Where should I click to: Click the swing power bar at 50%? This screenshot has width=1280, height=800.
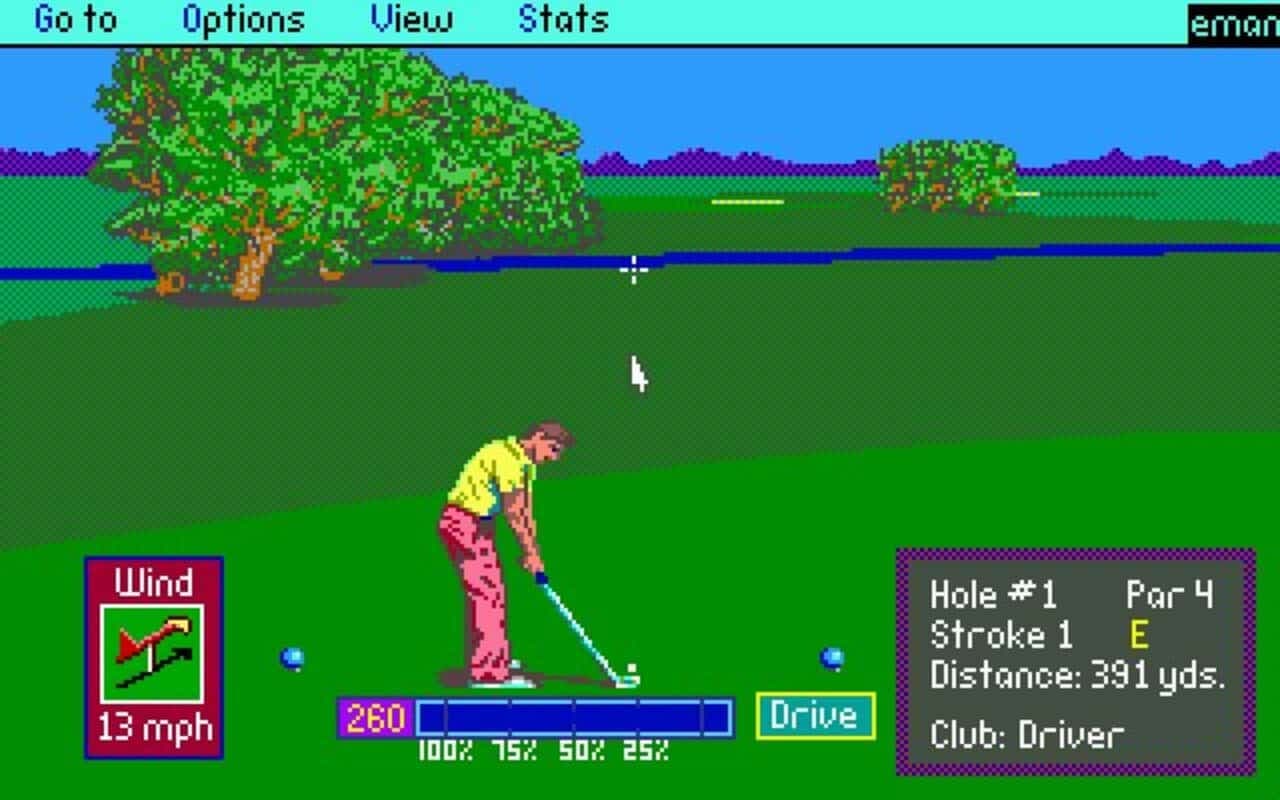(x=578, y=715)
